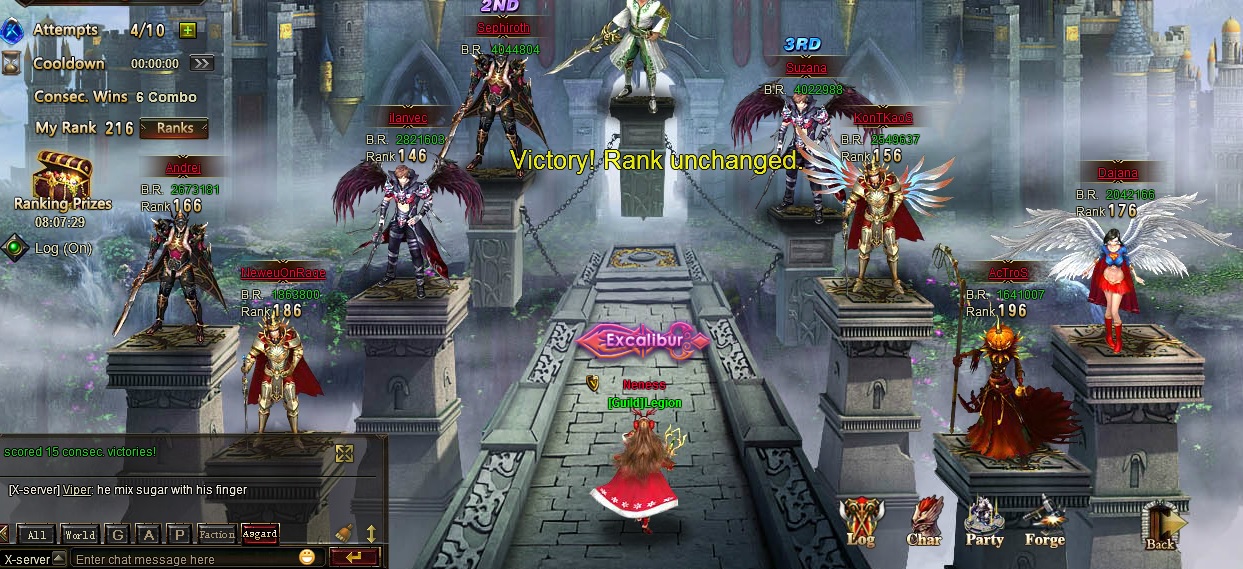Open the Party menu
1243x569 pixels.
[984, 520]
